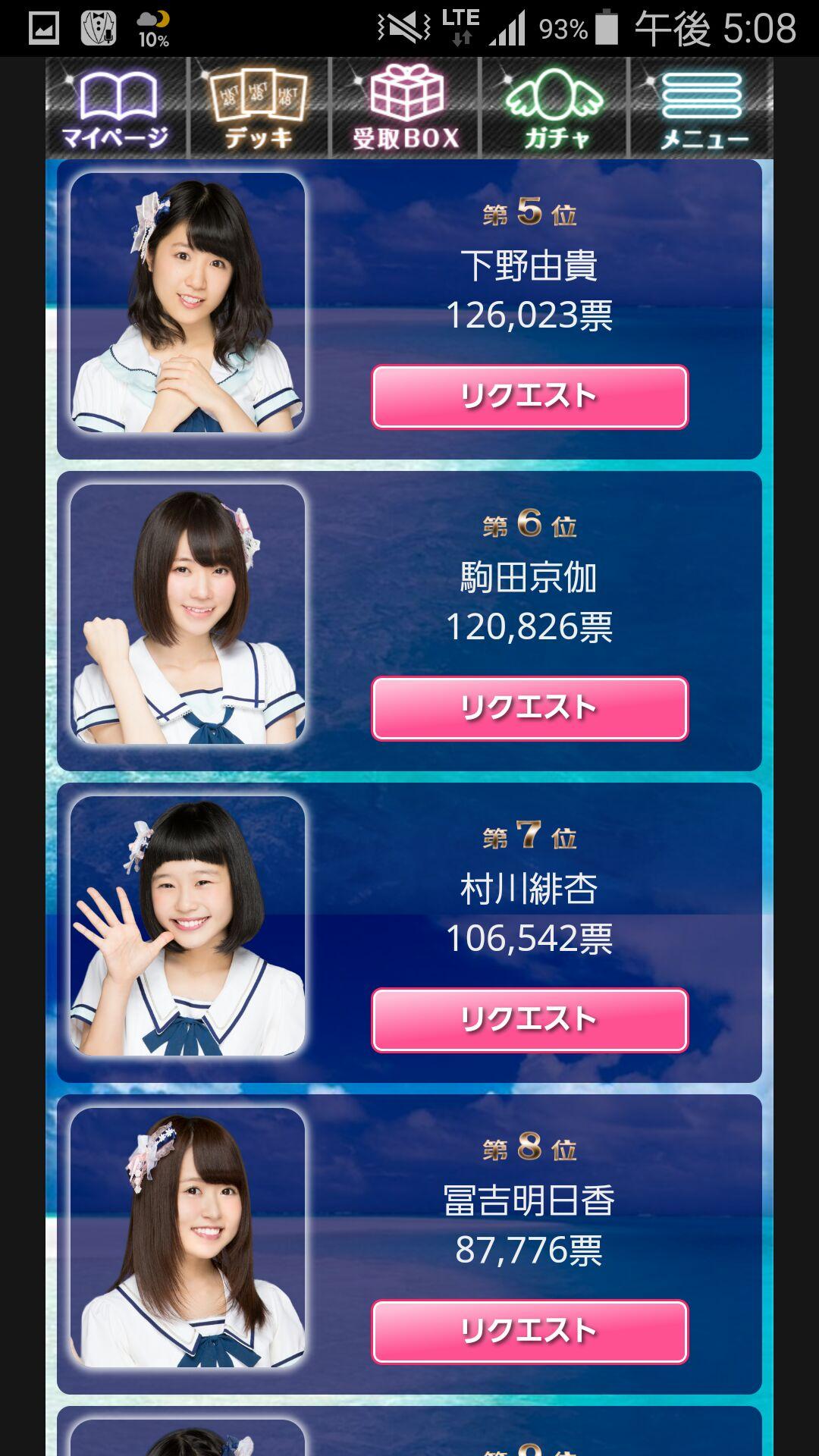
Task: Open the 8th place member portrait
Action: pyautogui.click(x=188, y=1238)
